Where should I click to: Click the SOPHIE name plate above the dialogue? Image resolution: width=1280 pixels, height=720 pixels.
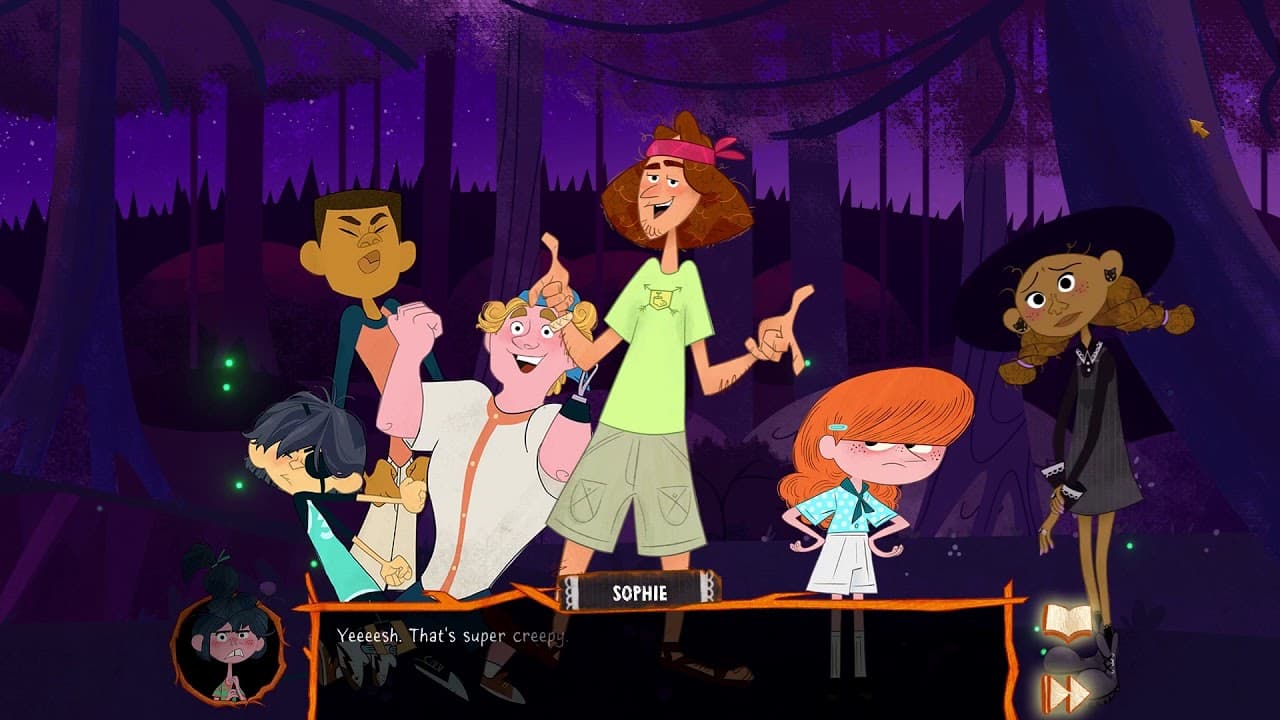click(x=640, y=592)
